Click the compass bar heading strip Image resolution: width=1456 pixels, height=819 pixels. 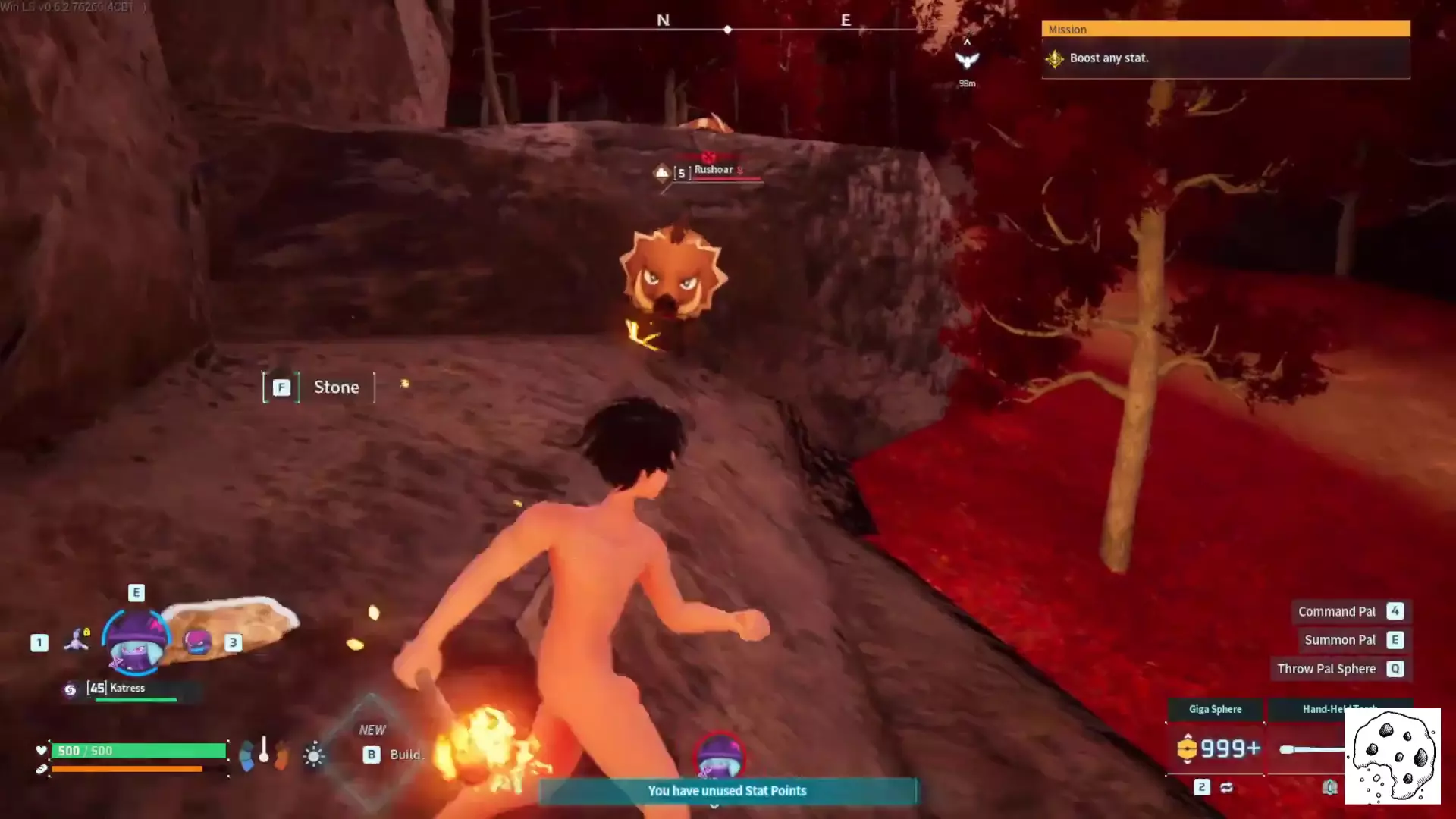[x=726, y=29]
